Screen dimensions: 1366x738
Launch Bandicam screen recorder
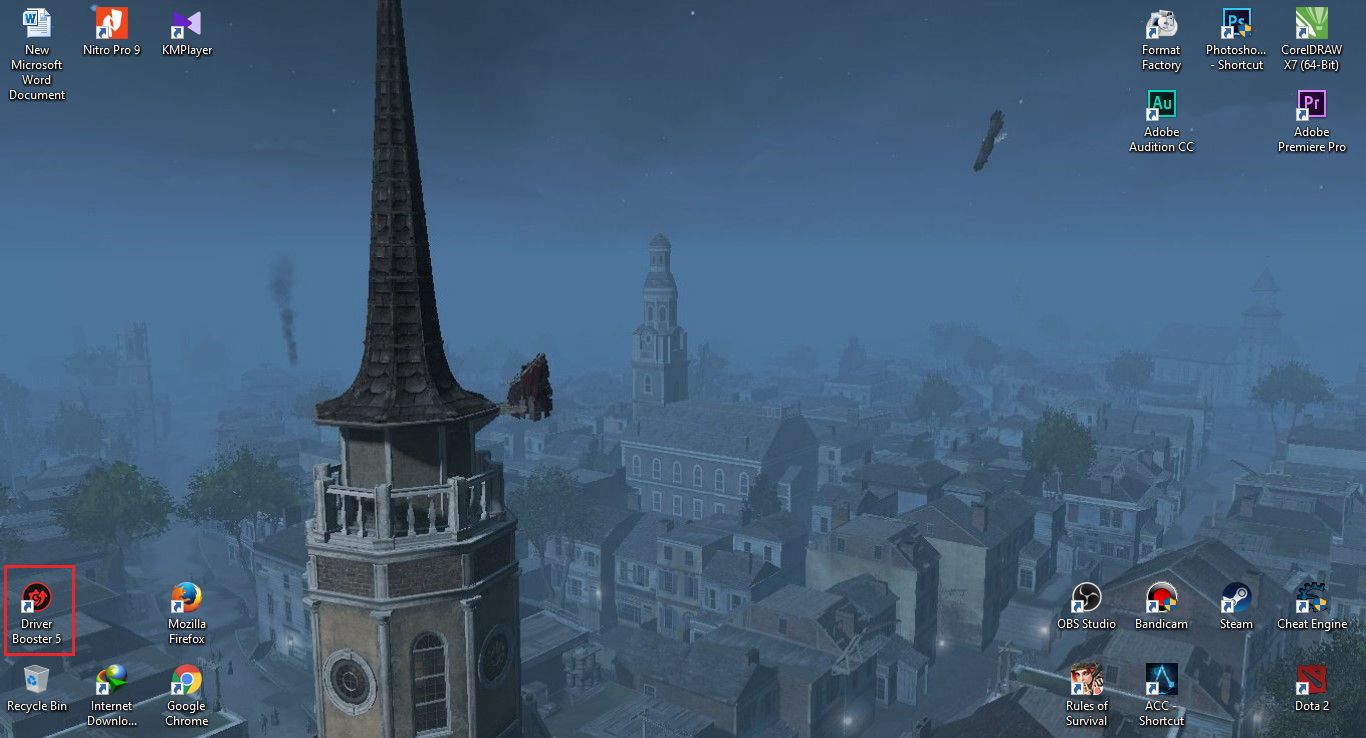[x=1161, y=596]
